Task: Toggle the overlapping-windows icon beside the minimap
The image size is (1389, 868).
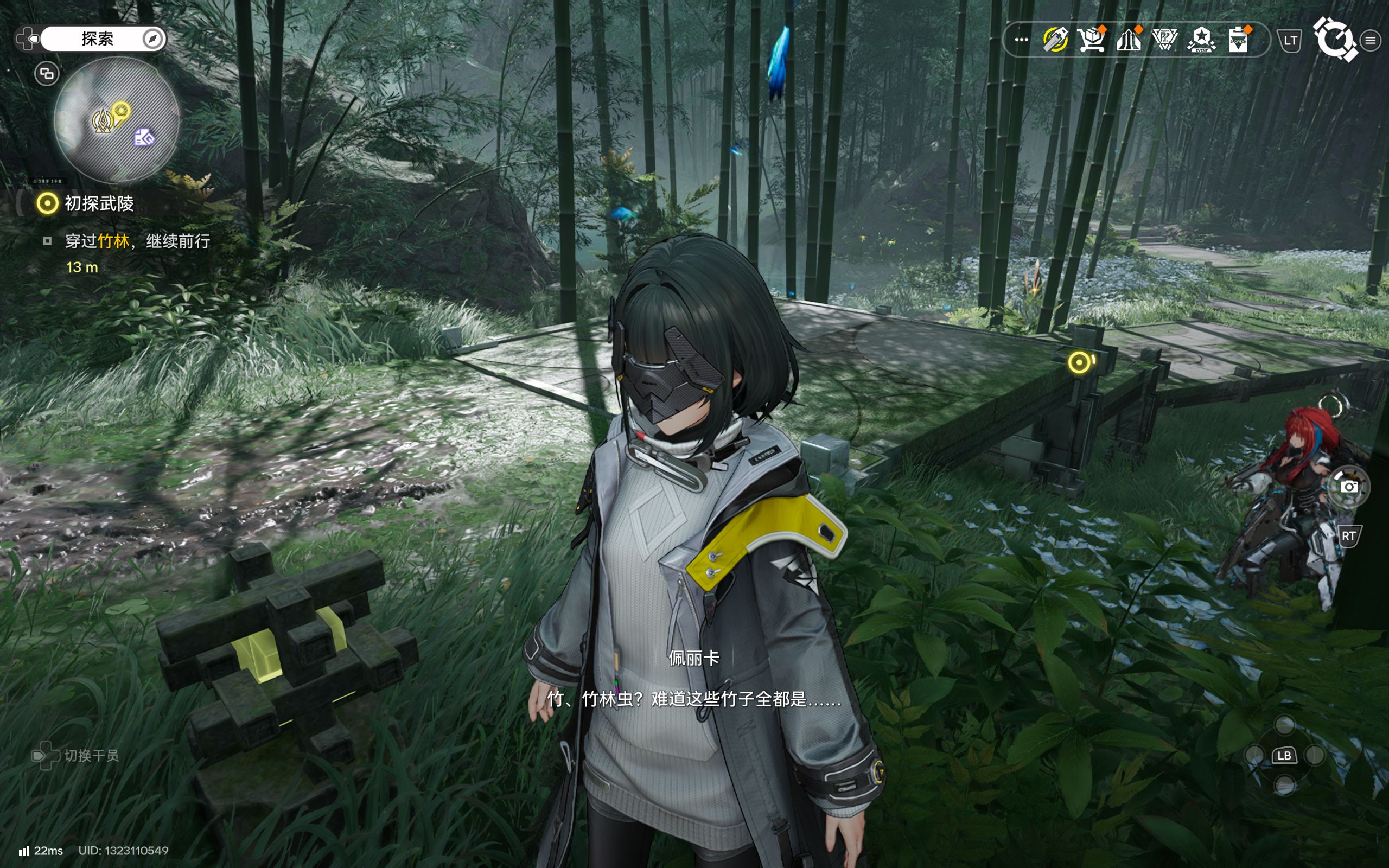Action: pos(47,73)
